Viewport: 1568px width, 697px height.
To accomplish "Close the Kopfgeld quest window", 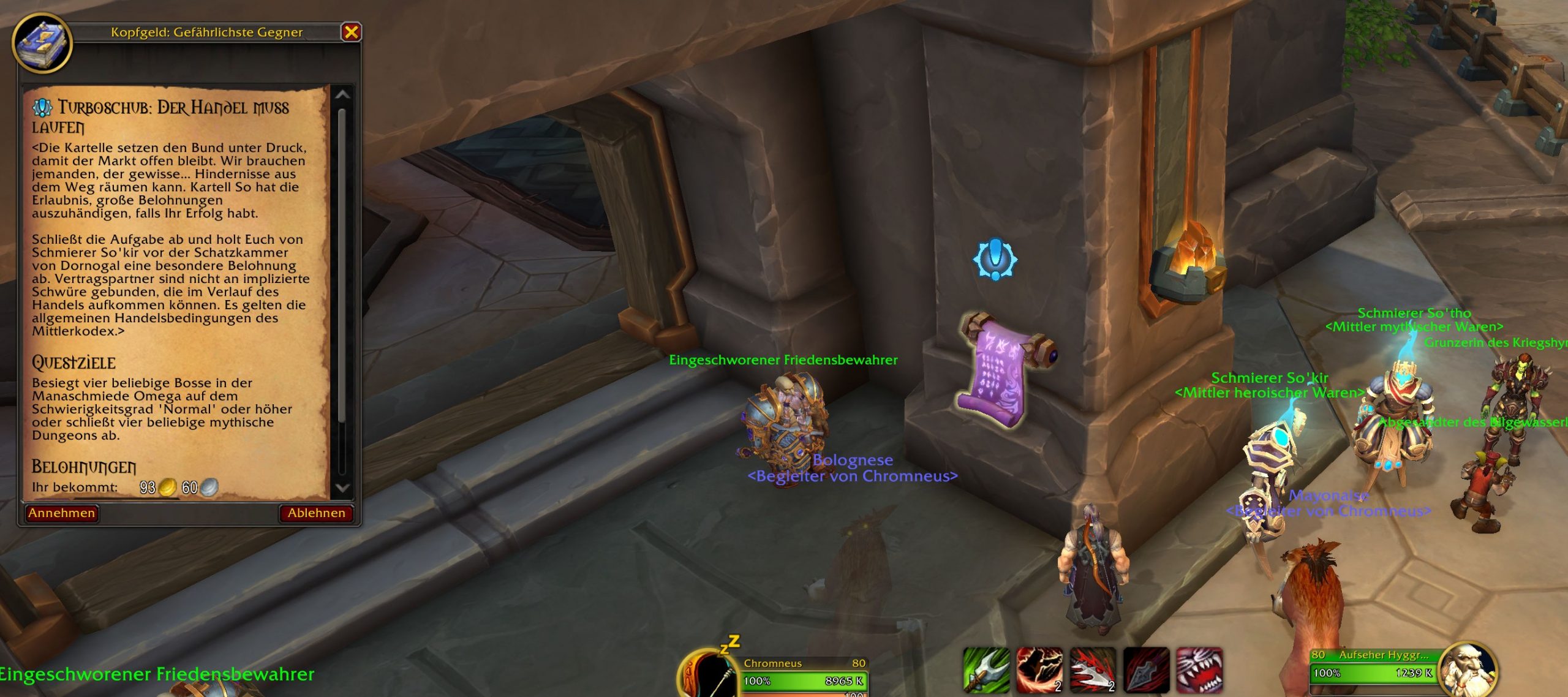I will [x=351, y=32].
